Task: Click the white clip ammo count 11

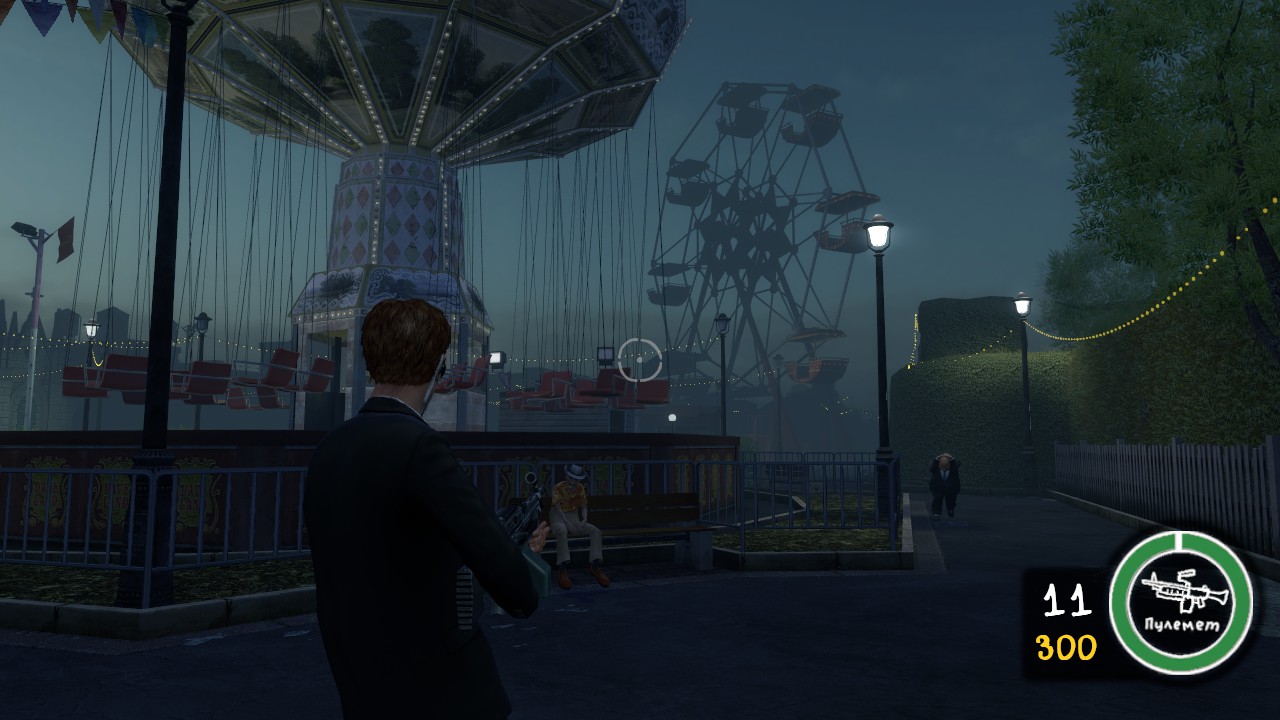Action: (x=1069, y=598)
